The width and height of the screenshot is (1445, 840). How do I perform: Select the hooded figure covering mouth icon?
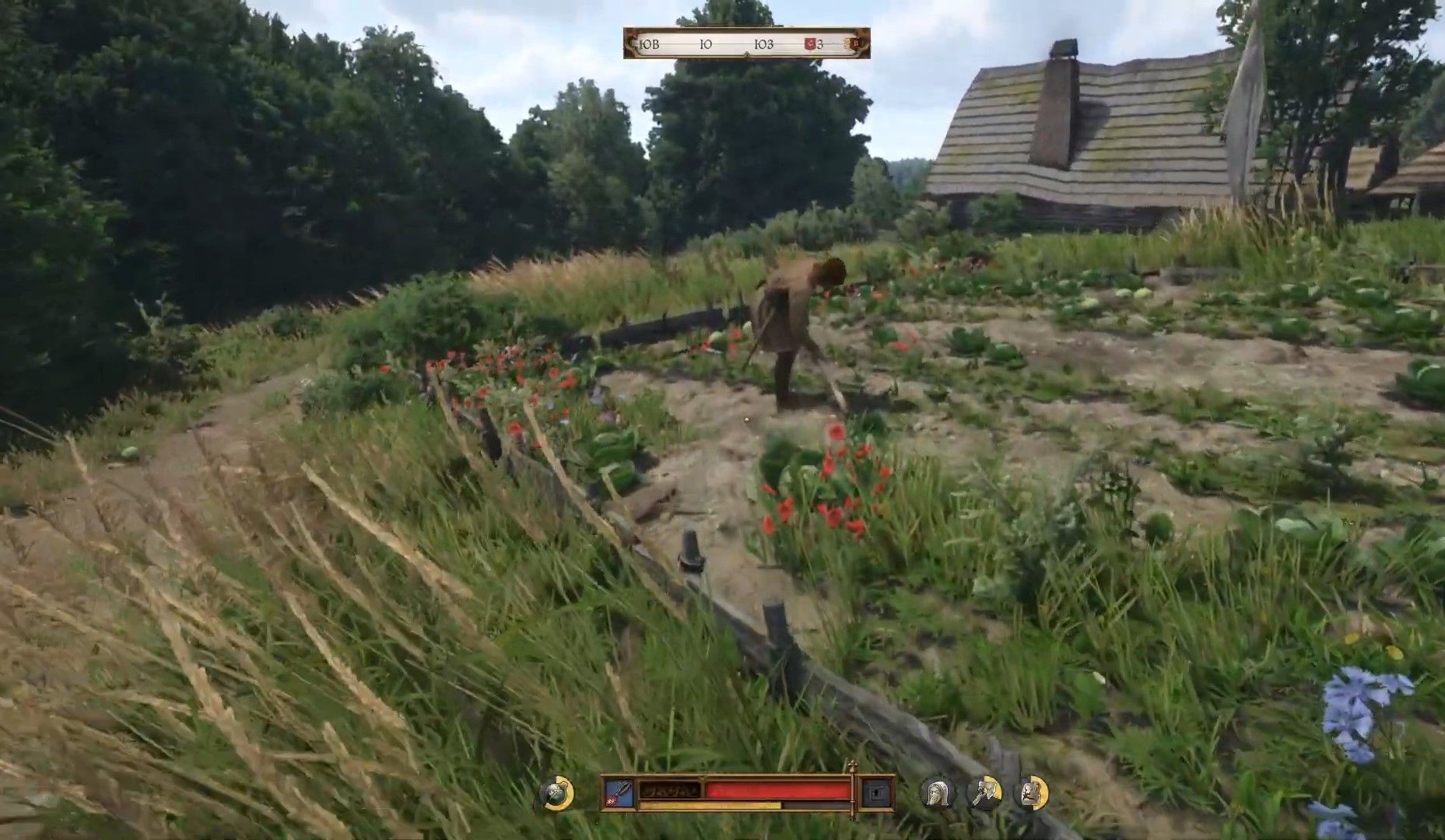pyautogui.click(x=937, y=793)
